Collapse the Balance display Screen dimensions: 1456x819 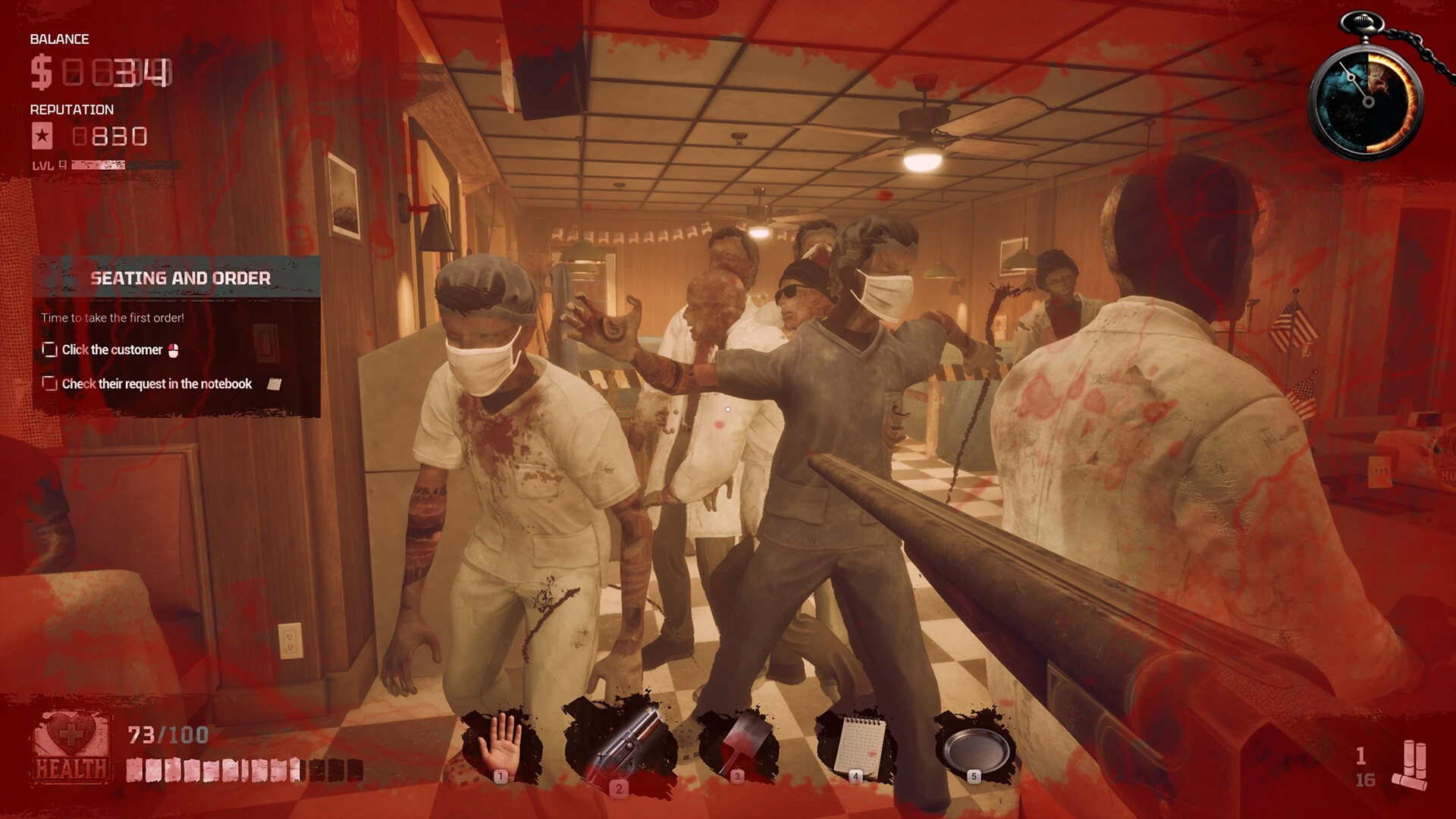pos(58,39)
